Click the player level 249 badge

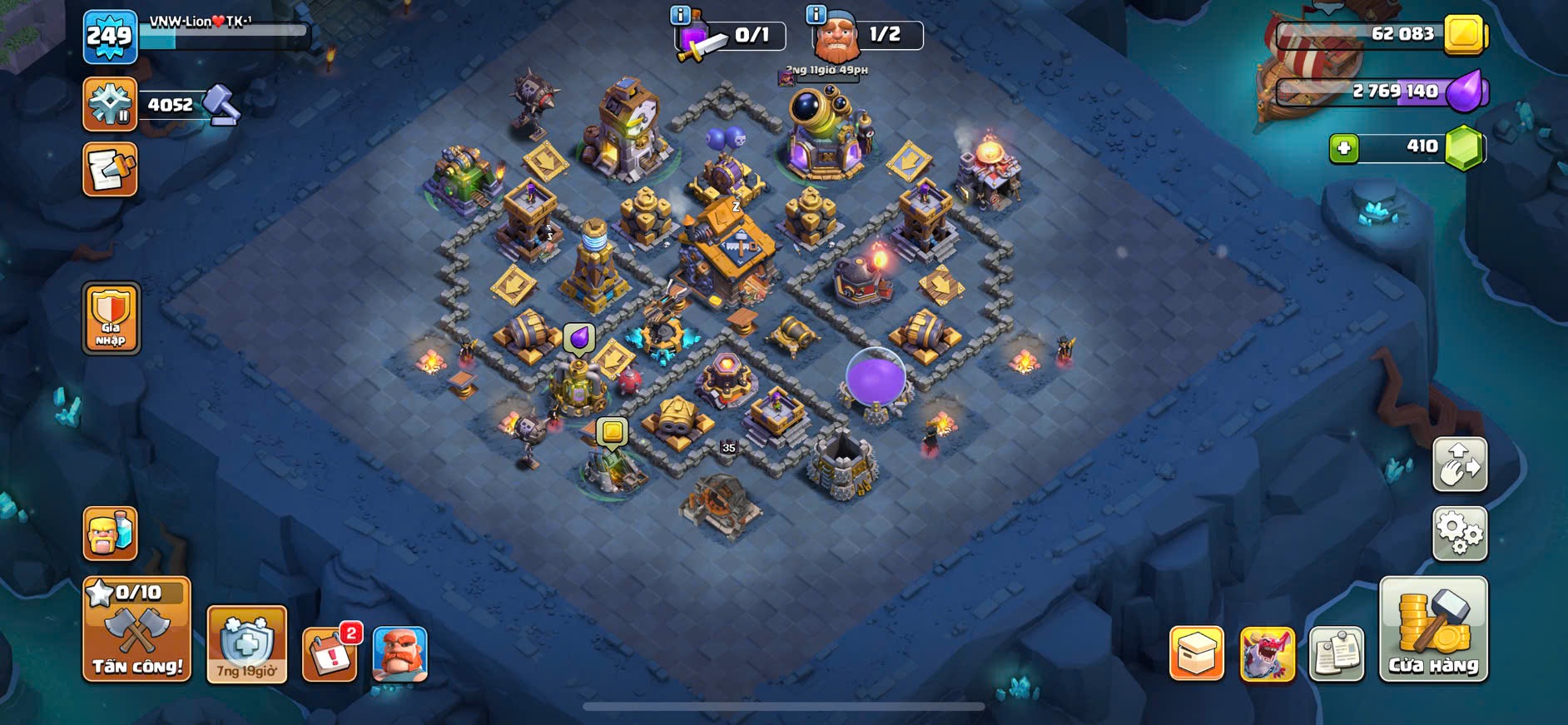click(110, 37)
